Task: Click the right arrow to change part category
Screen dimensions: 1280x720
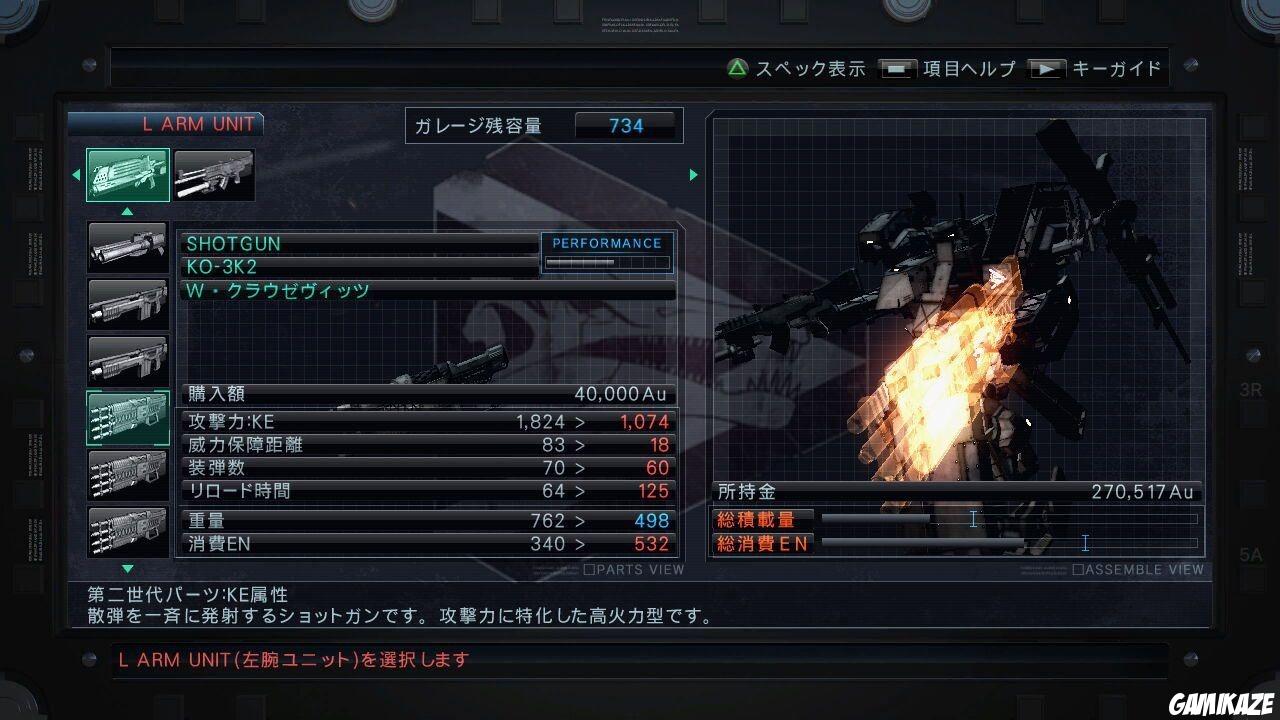Action: click(x=693, y=174)
